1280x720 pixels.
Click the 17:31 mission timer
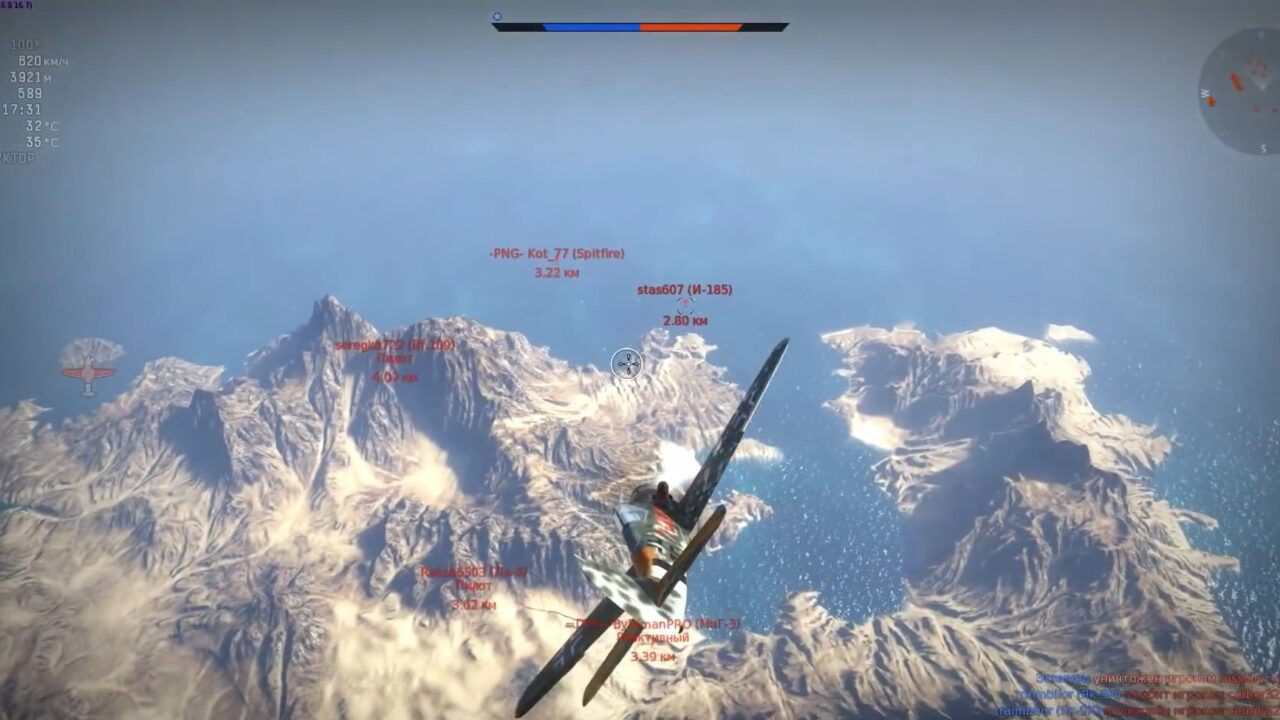(22, 109)
